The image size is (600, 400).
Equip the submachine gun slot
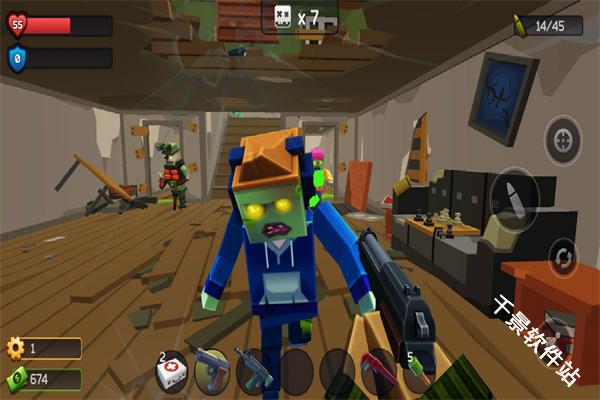tap(253, 370)
